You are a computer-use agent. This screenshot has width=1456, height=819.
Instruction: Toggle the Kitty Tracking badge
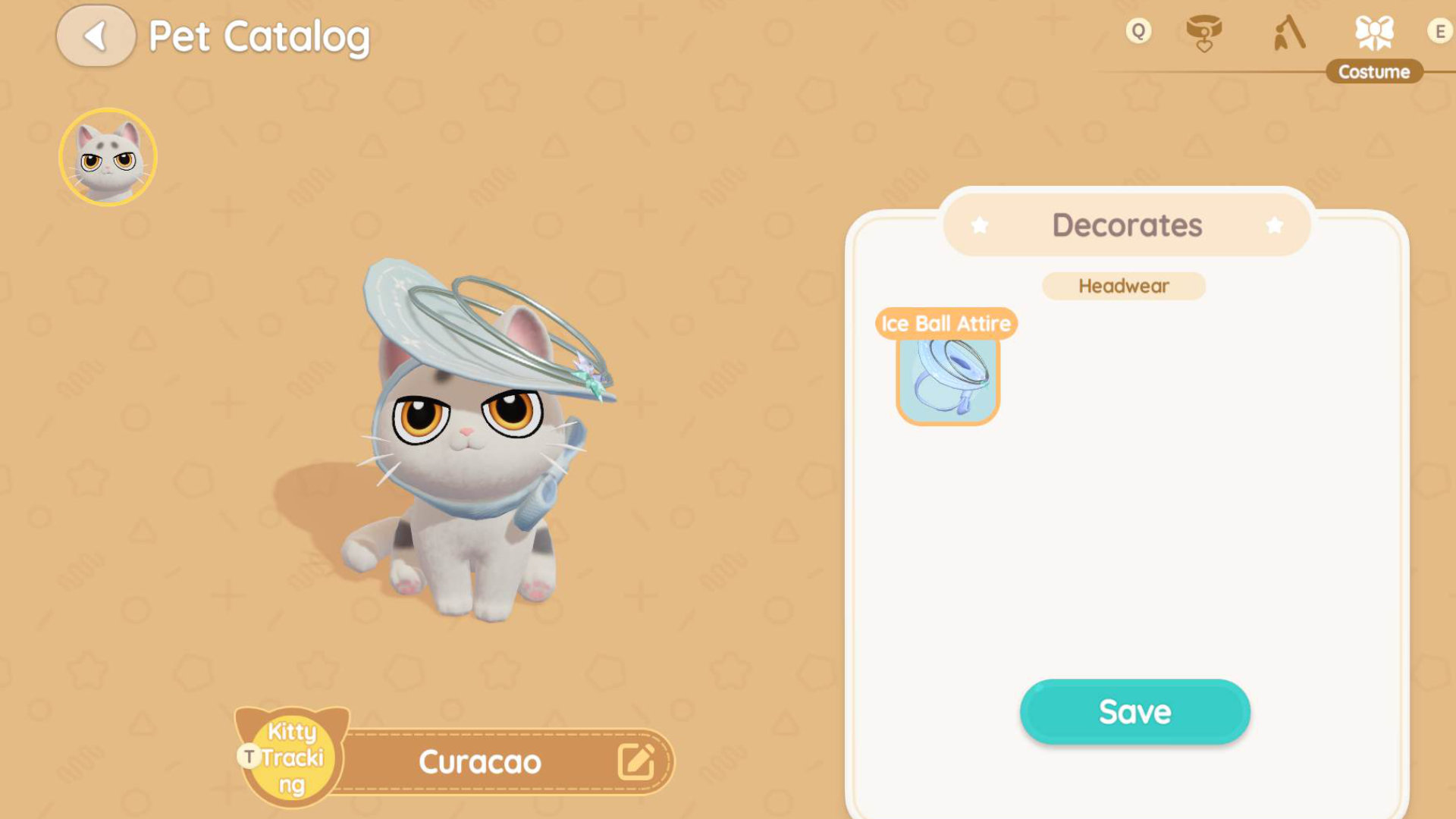click(291, 757)
